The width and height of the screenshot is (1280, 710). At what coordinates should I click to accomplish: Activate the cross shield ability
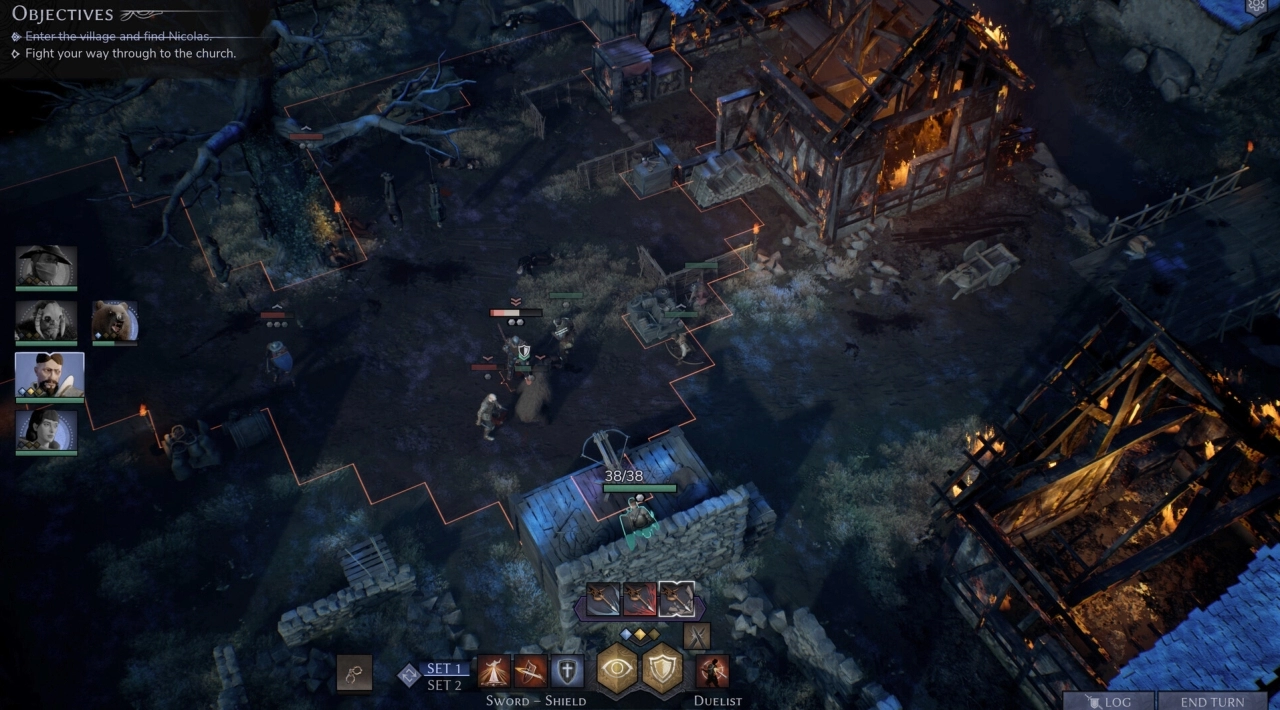coord(567,671)
